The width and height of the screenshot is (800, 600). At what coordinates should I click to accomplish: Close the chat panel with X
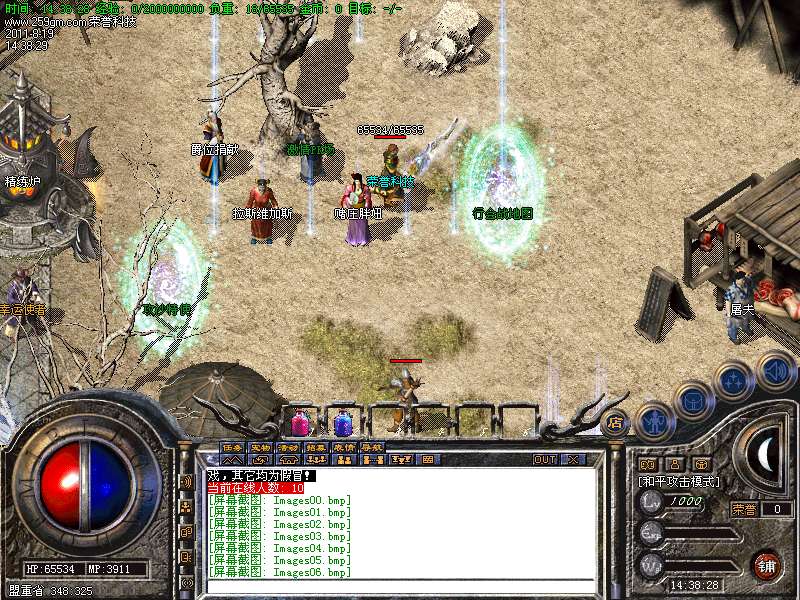[573, 460]
